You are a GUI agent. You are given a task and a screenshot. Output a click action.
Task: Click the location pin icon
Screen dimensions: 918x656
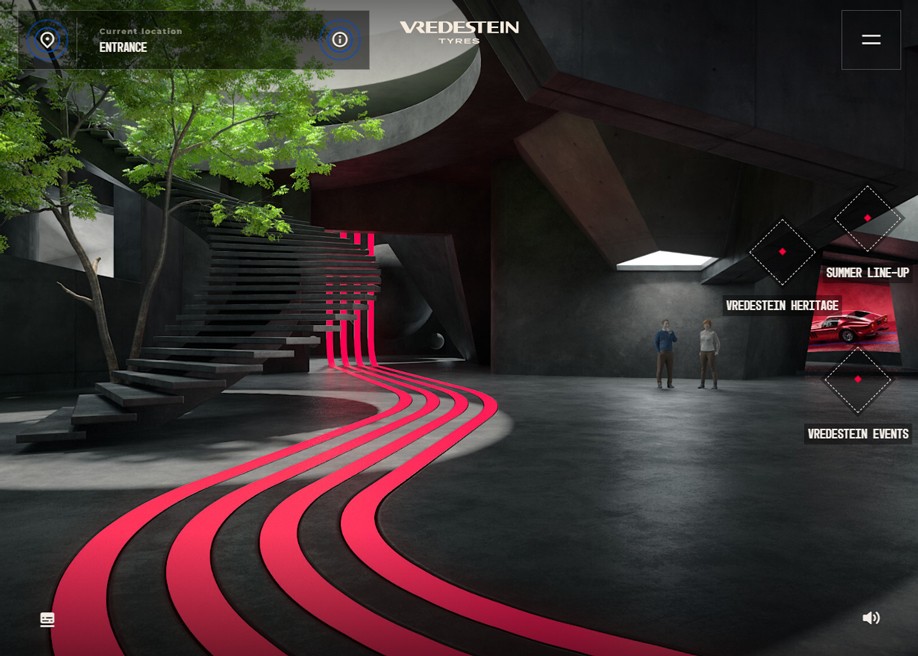coord(47,40)
